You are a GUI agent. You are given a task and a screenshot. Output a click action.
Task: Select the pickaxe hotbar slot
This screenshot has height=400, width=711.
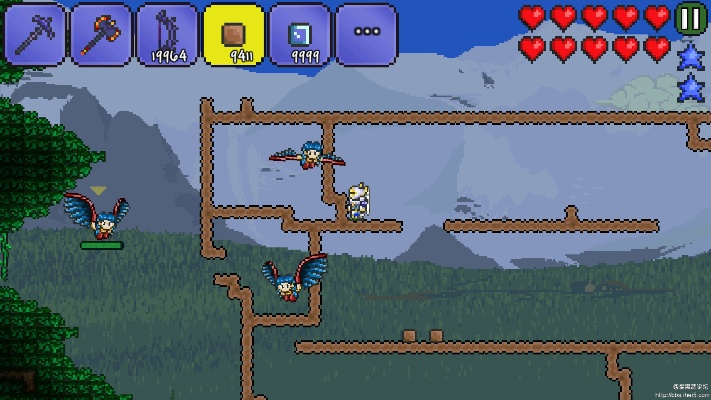pos(36,34)
